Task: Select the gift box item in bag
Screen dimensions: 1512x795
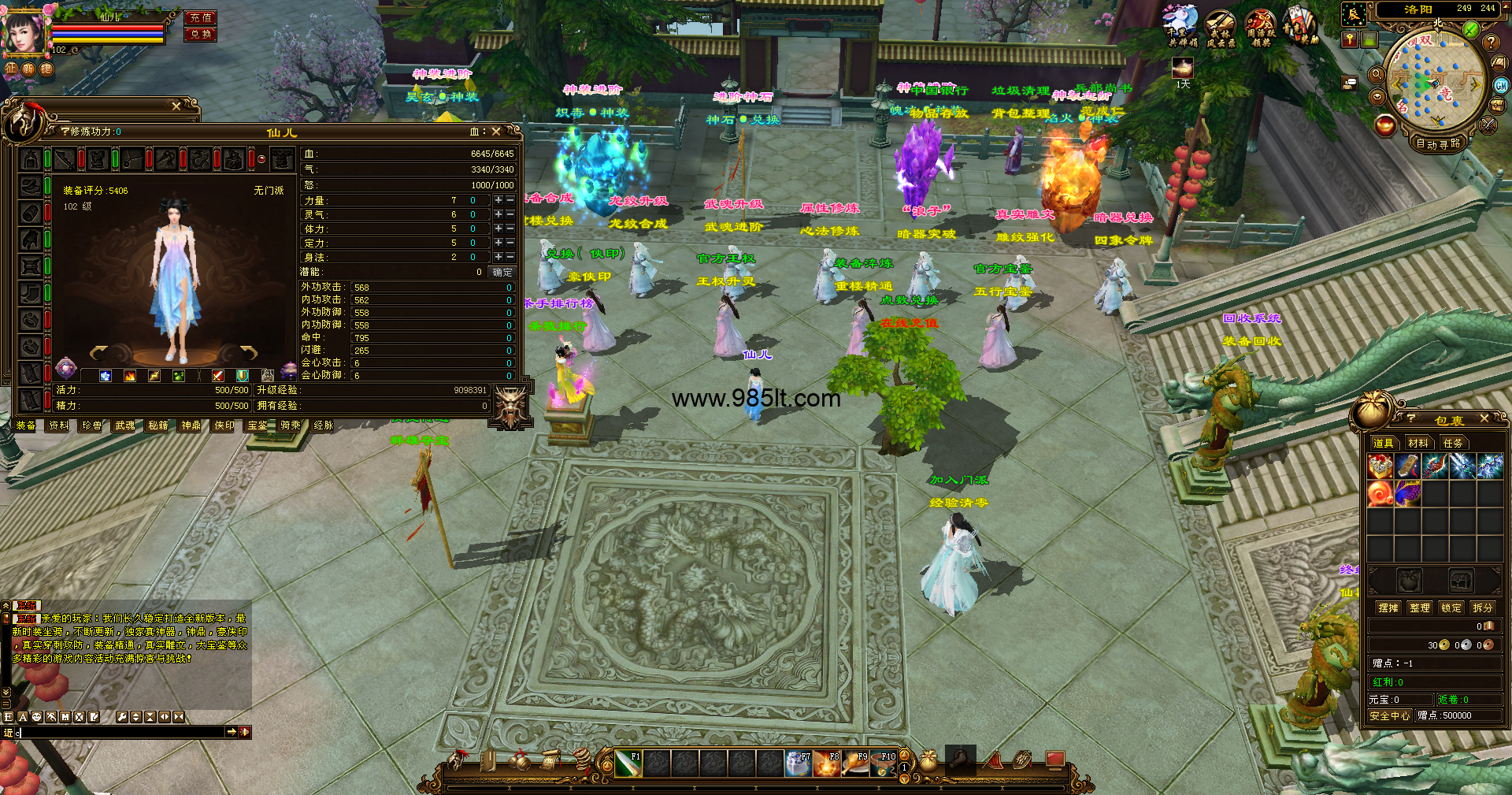Action: pos(1380,466)
